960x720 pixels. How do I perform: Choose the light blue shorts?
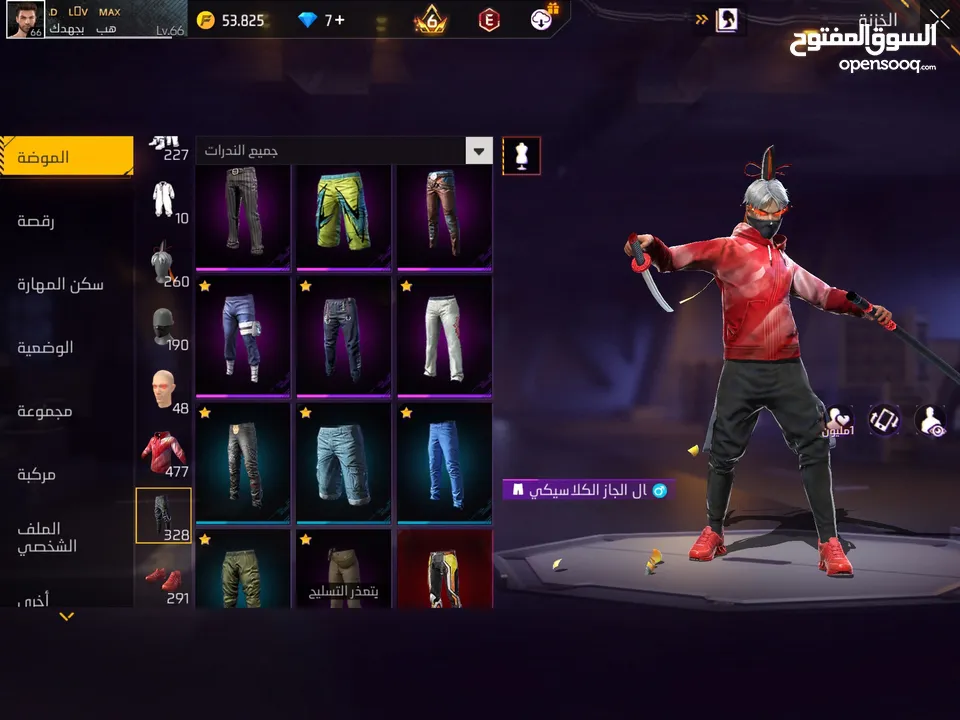point(344,462)
